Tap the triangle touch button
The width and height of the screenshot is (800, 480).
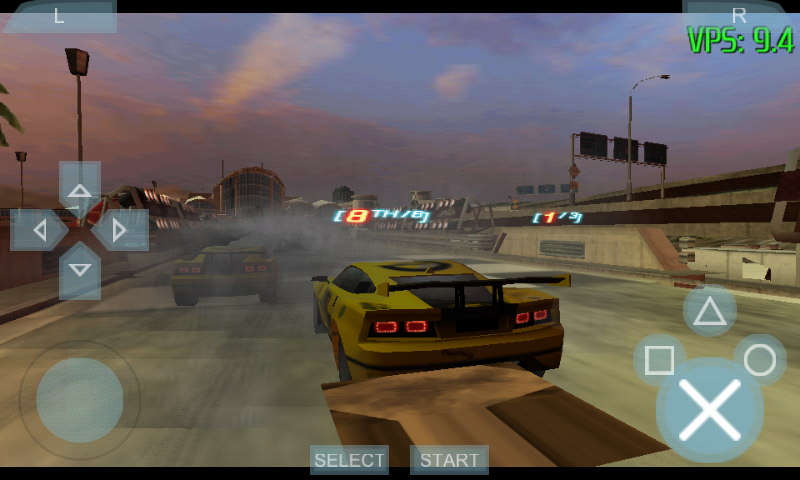(x=710, y=311)
